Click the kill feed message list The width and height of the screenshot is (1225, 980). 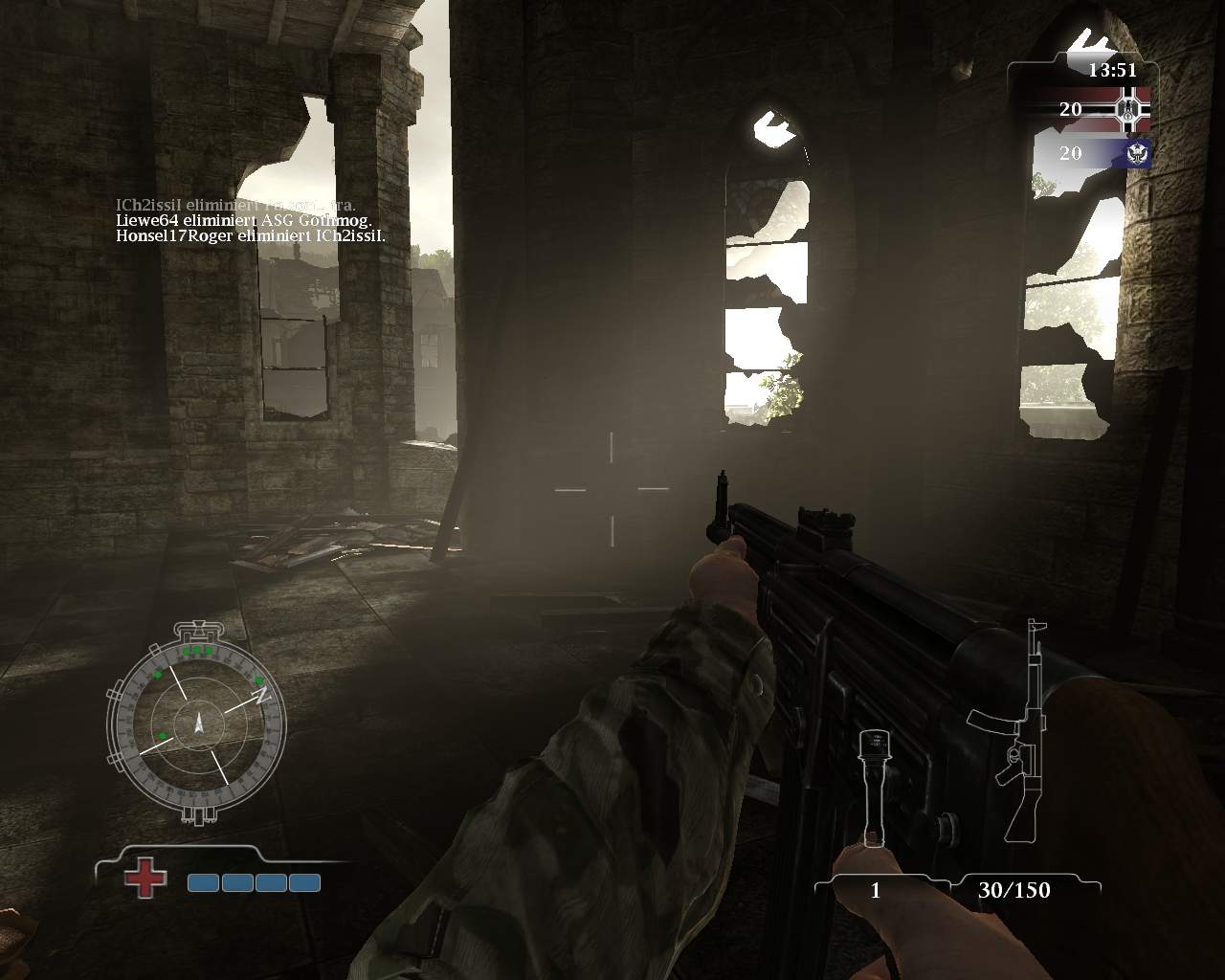coord(249,221)
